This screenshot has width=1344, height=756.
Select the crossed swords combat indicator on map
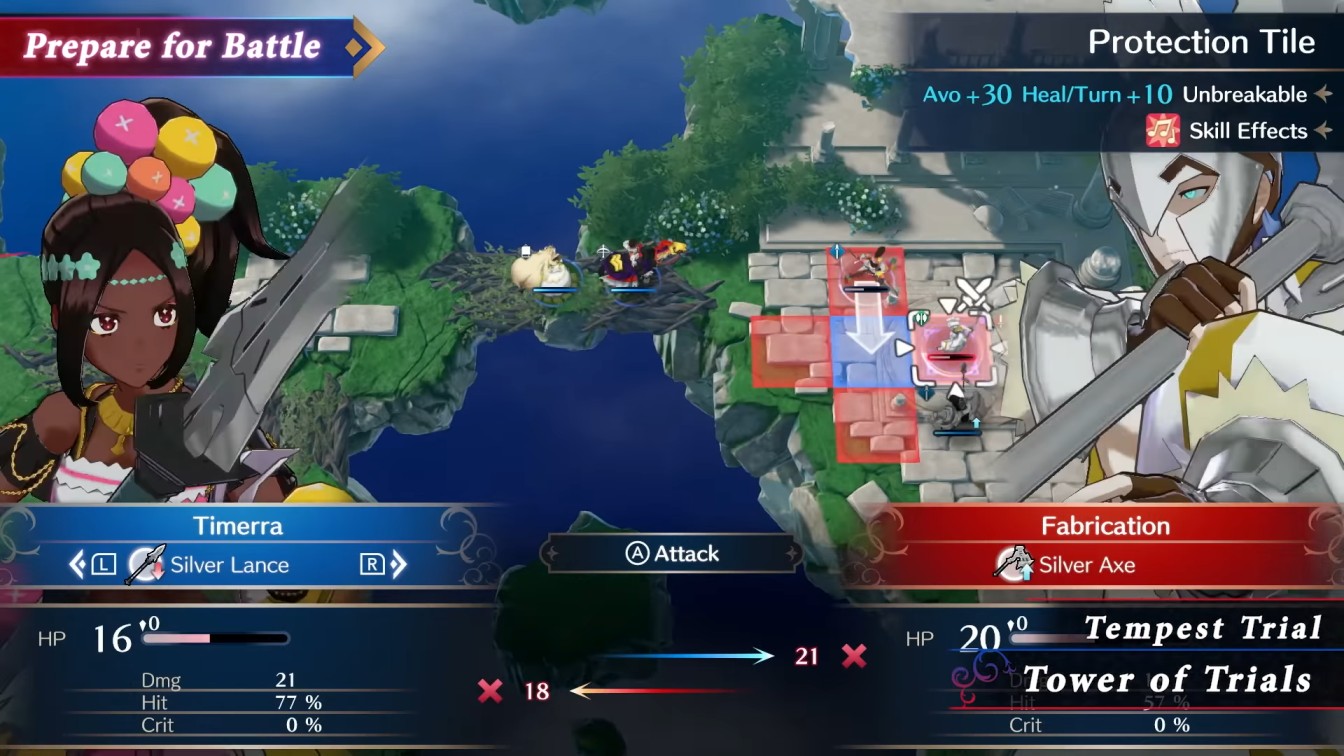point(972,290)
